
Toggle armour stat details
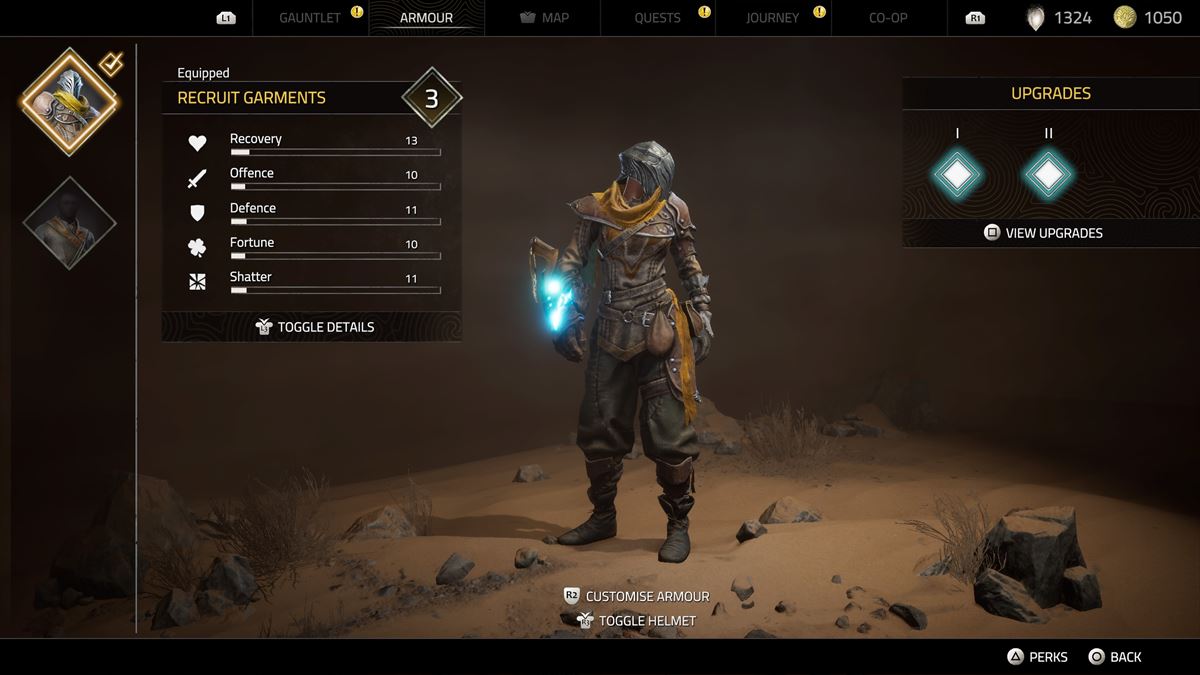[314, 327]
